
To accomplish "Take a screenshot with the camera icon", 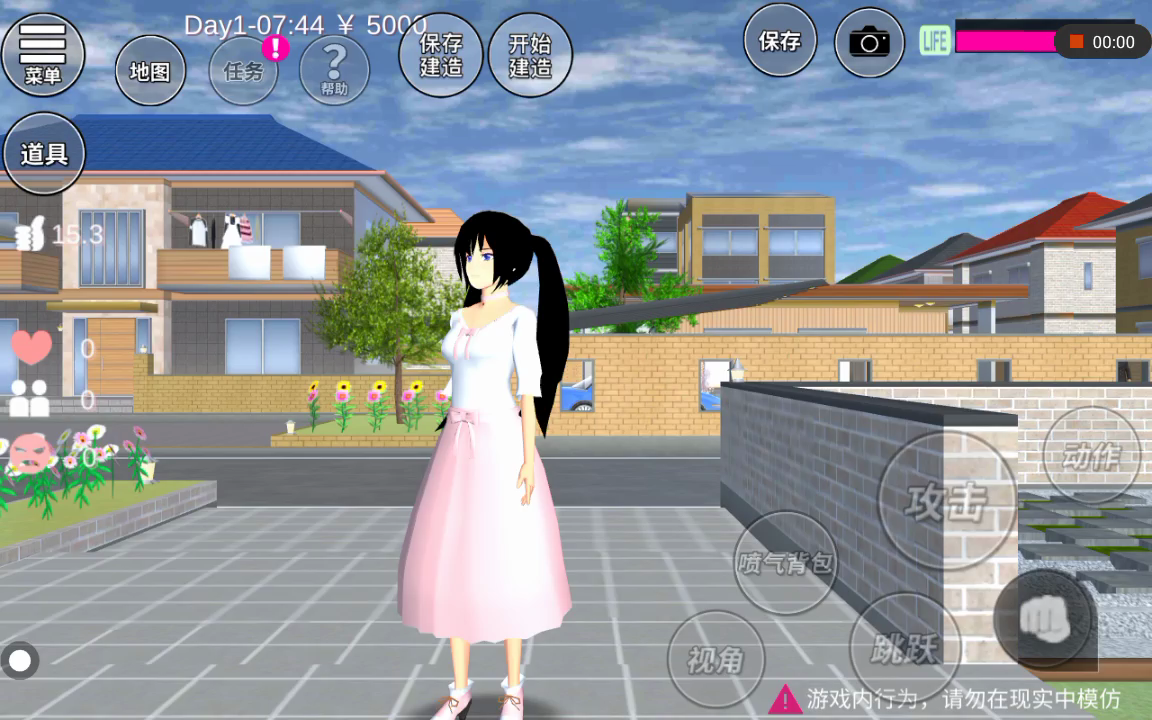I will 869,42.
